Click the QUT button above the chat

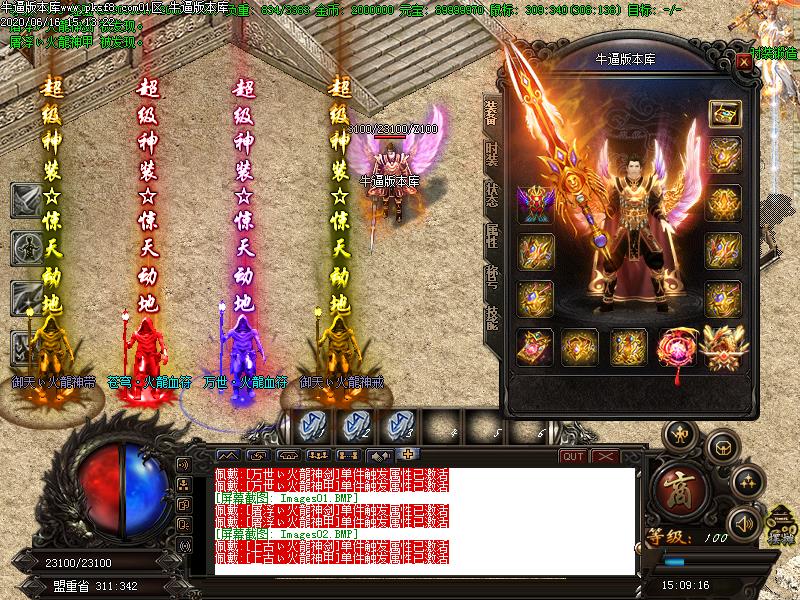(x=573, y=456)
